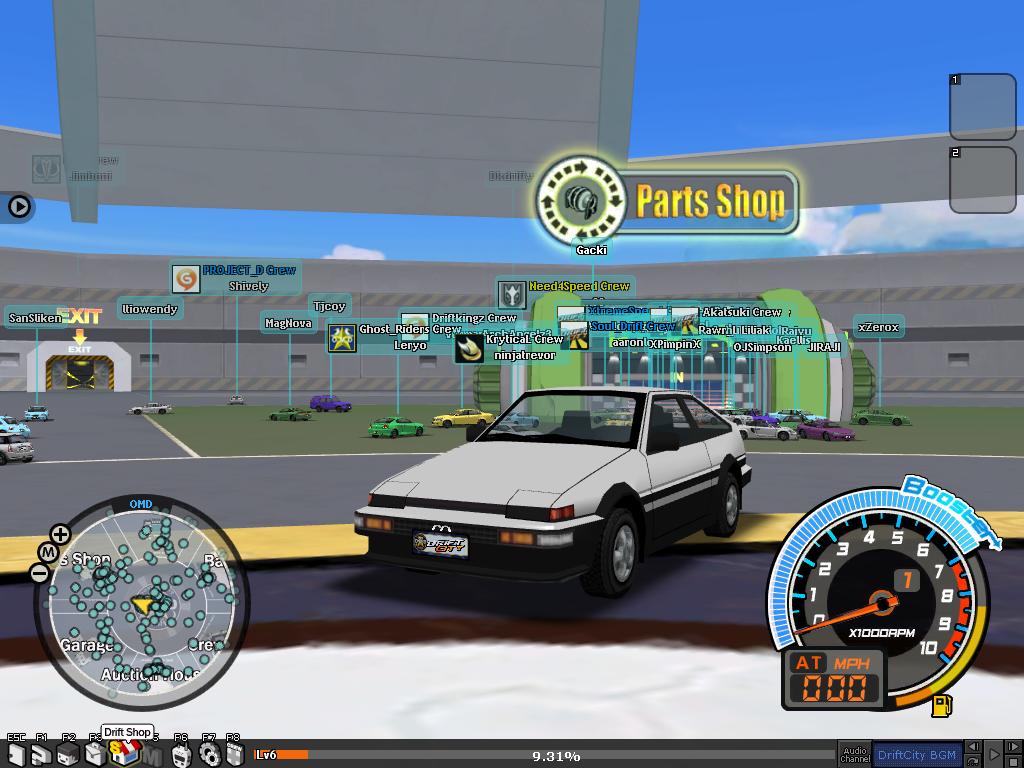Viewport: 1024px width, 768px height.
Task: Open the crew shield icon under F8
Action: point(234,755)
